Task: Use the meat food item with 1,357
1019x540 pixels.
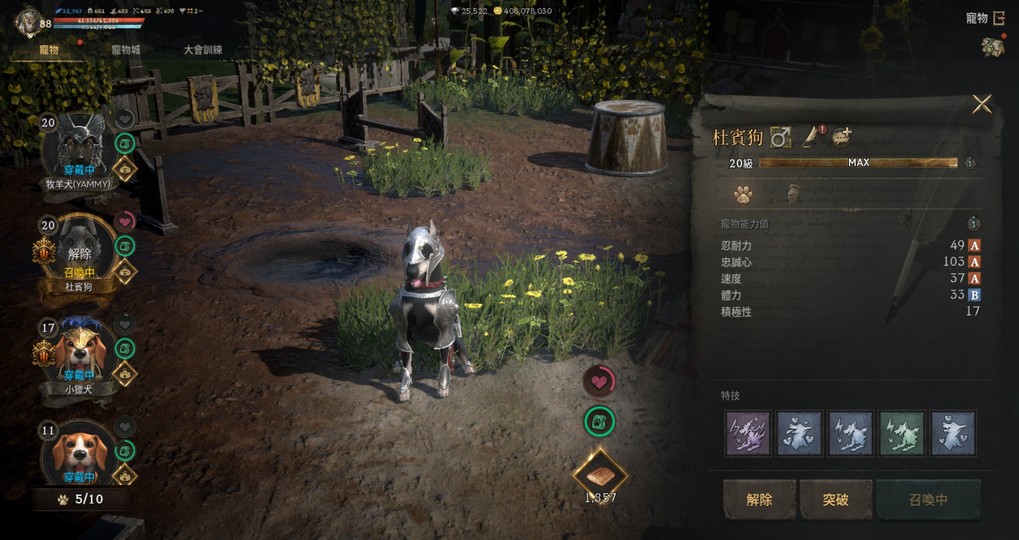Action: click(599, 471)
